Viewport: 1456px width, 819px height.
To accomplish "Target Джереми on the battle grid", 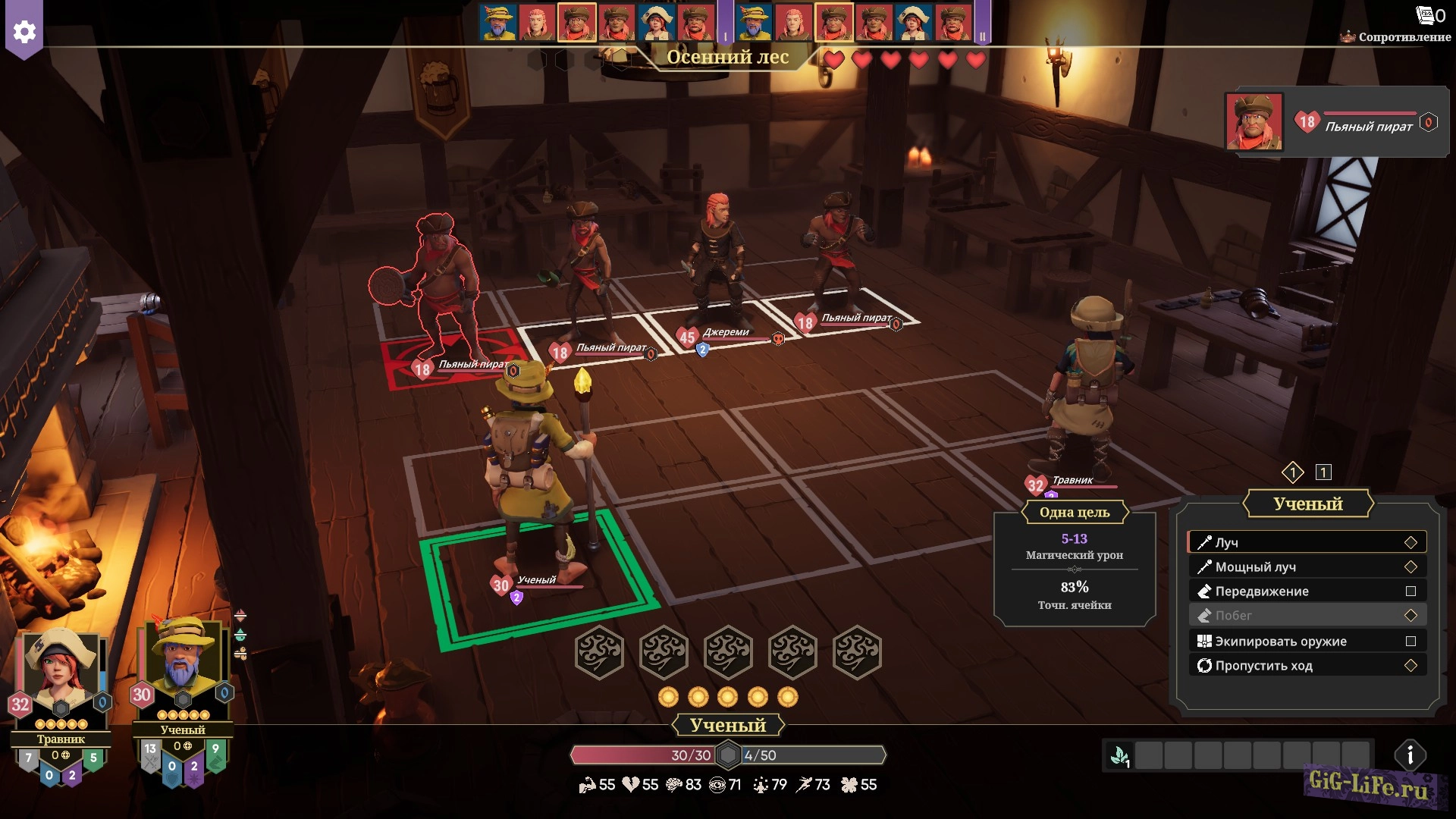I will pos(717,258).
